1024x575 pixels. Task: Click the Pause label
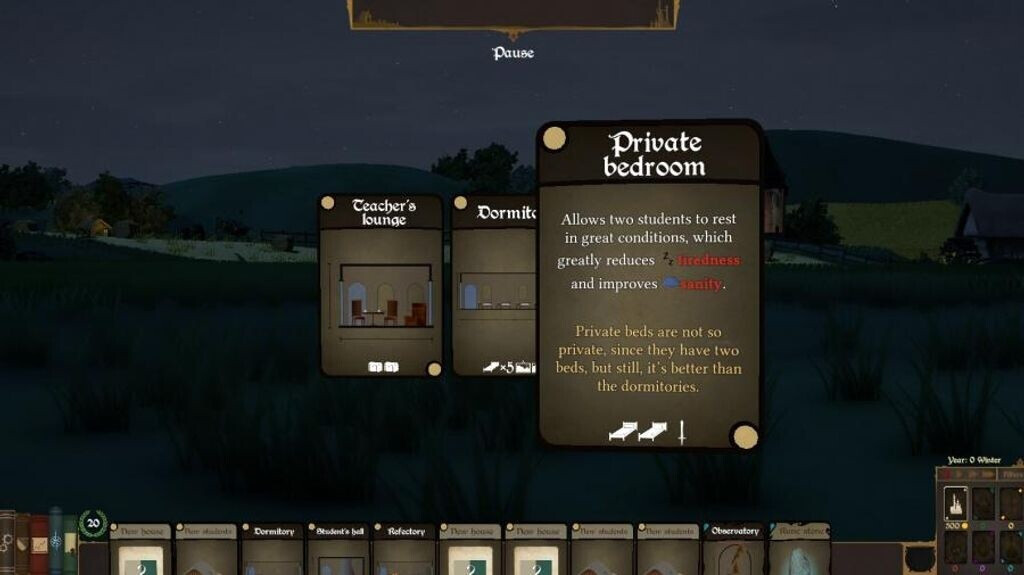[513, 53]
